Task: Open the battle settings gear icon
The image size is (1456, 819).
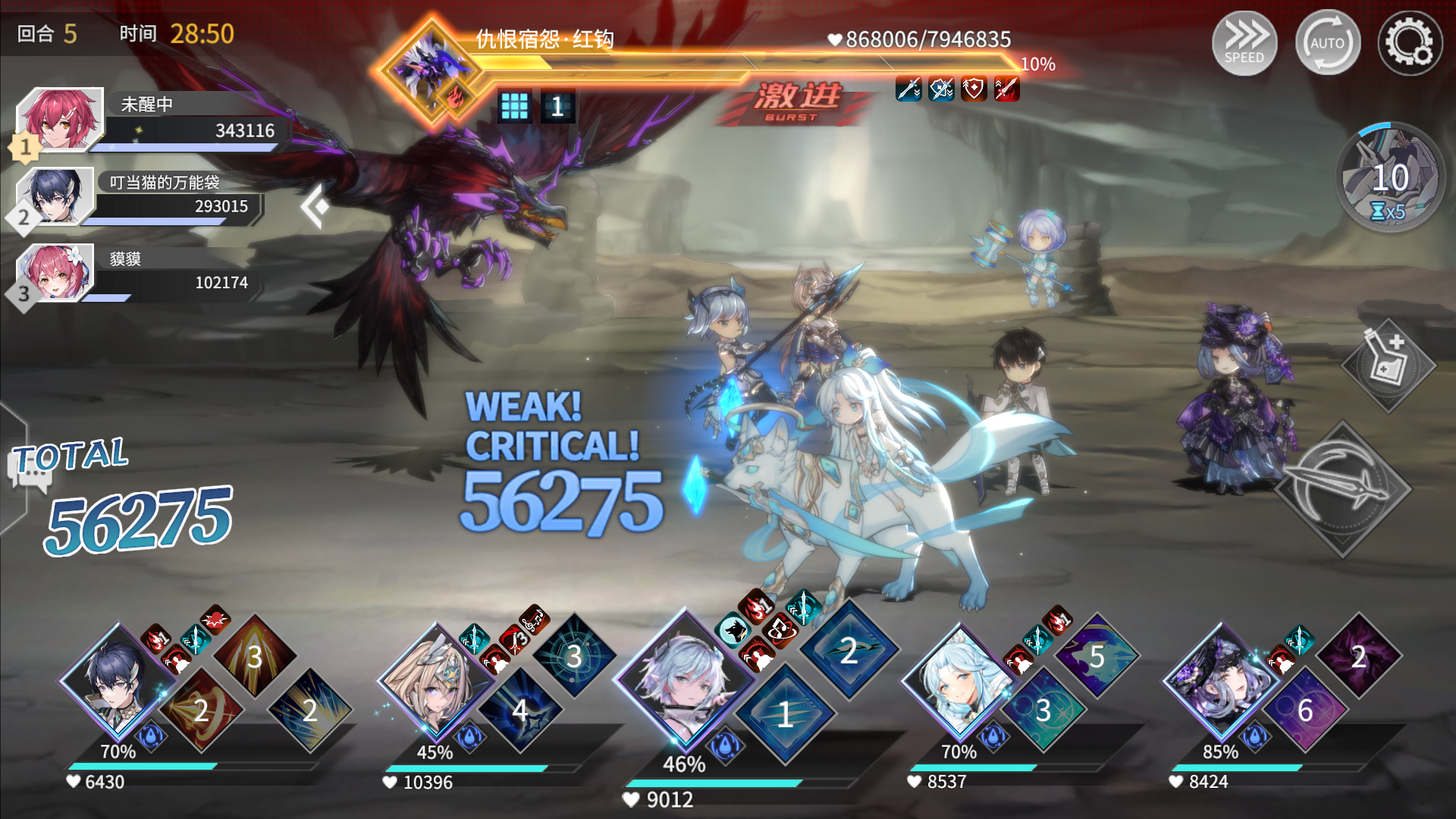Action: point(1411,43)
